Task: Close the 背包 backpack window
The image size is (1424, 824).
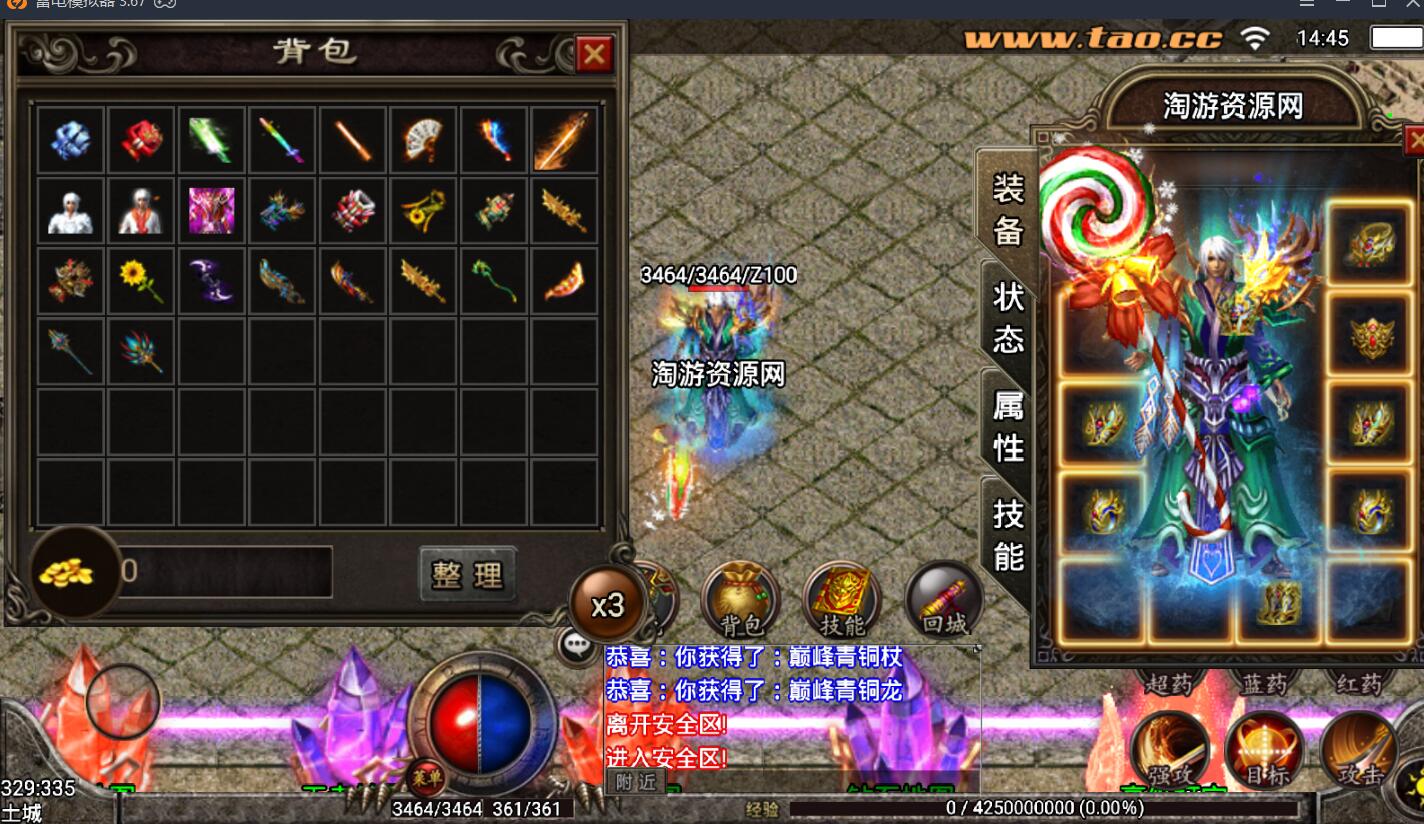Action: click(x=594, y=54)
